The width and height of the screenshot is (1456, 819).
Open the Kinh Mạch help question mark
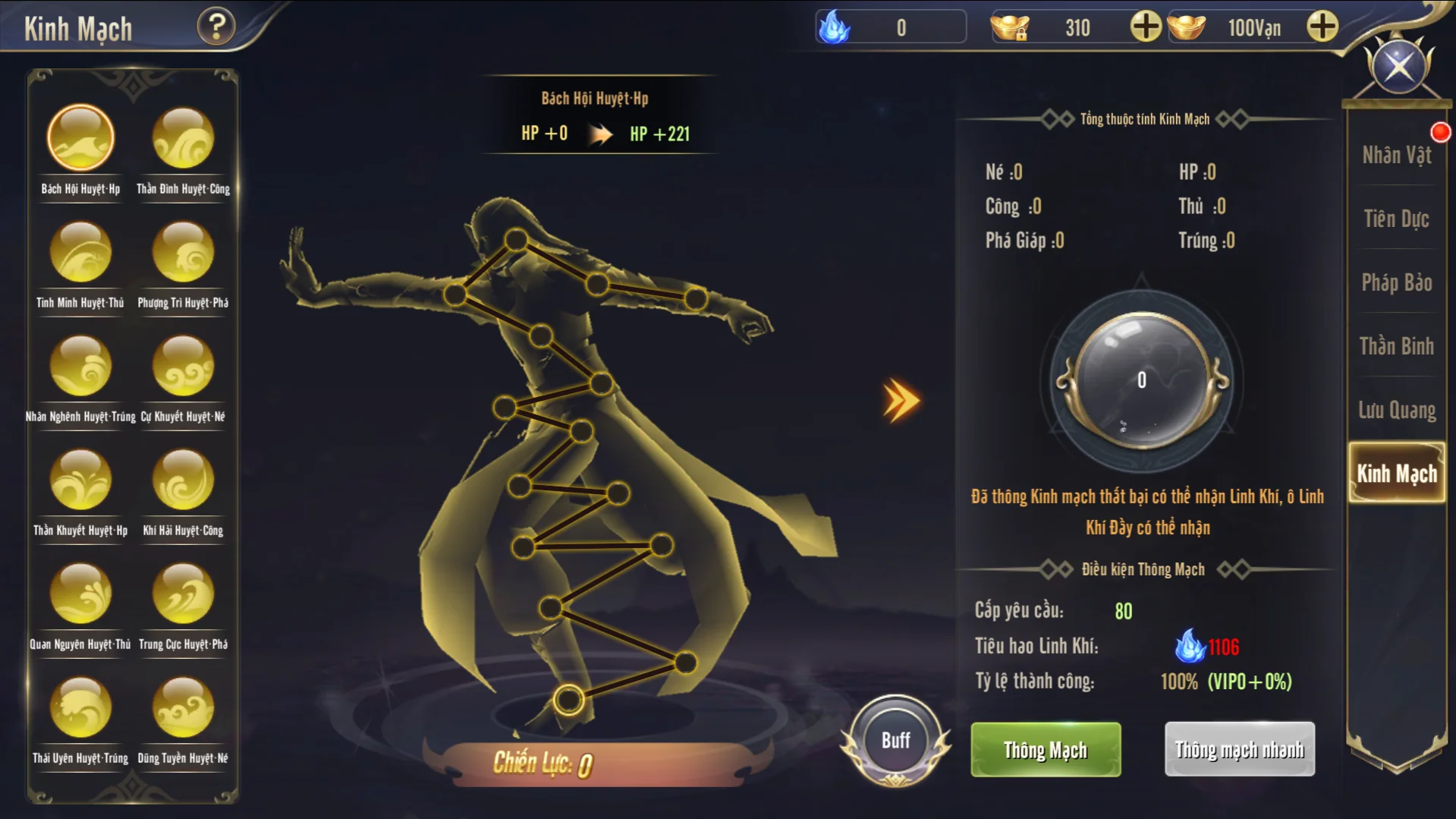point(216,27)
